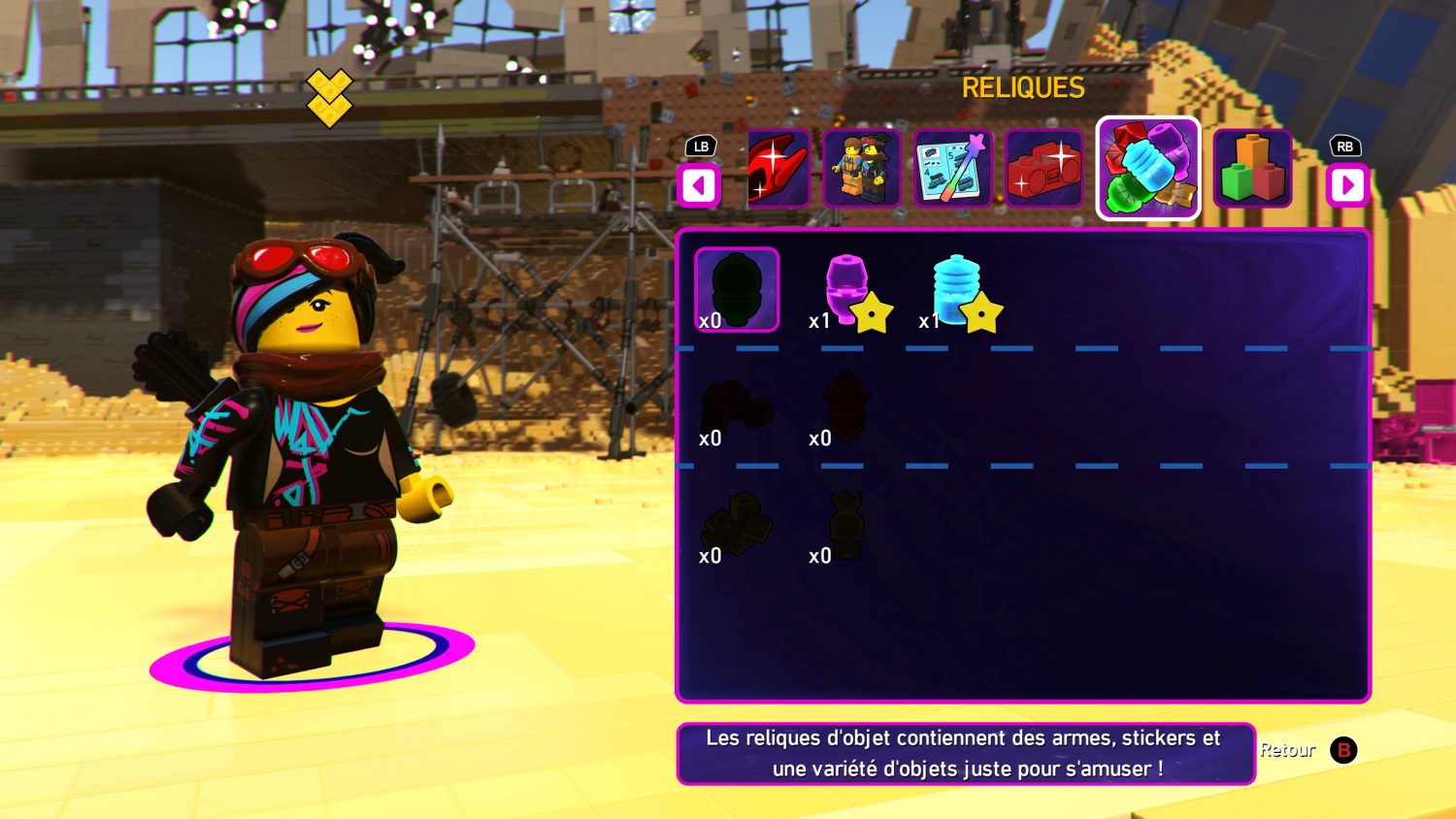Click the right arrow to next category
The width and height of the screenshot is (1456, 819).
[1347, 185]
